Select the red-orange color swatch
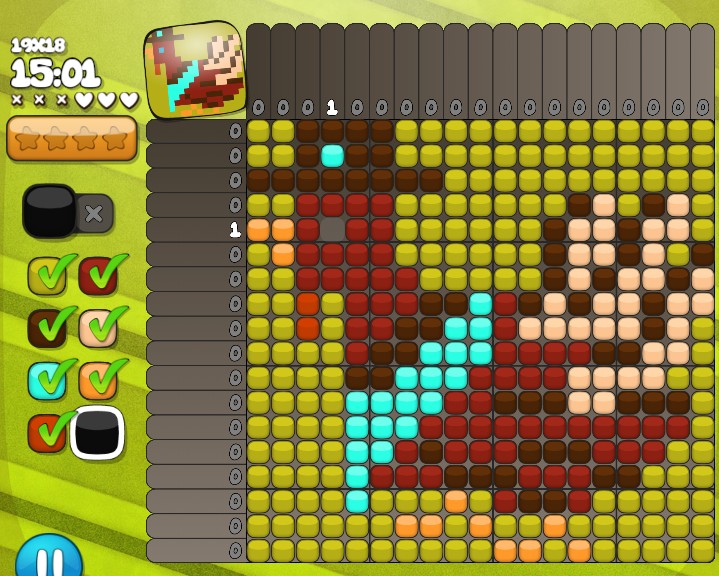719x576 pixels. (46, 432)
